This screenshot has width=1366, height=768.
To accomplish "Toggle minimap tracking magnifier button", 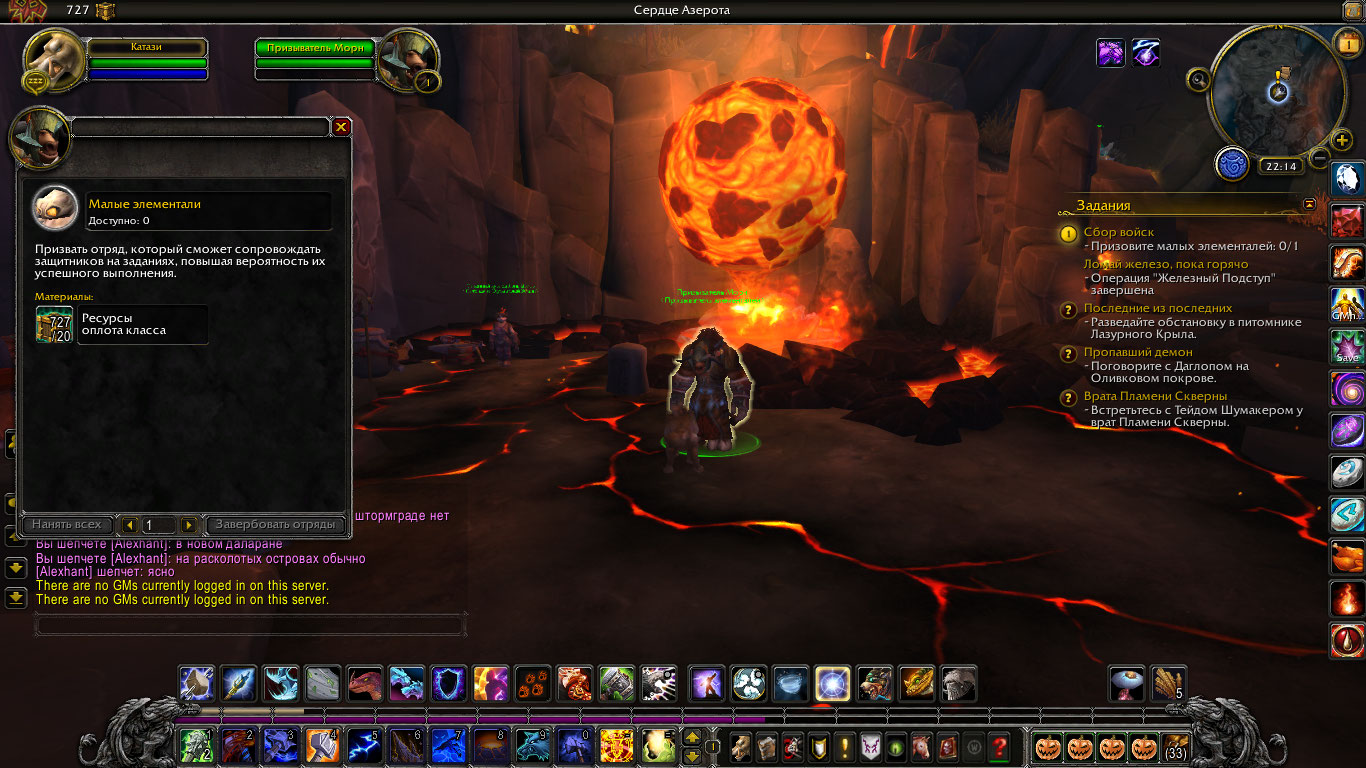I will pos(1198,78).
